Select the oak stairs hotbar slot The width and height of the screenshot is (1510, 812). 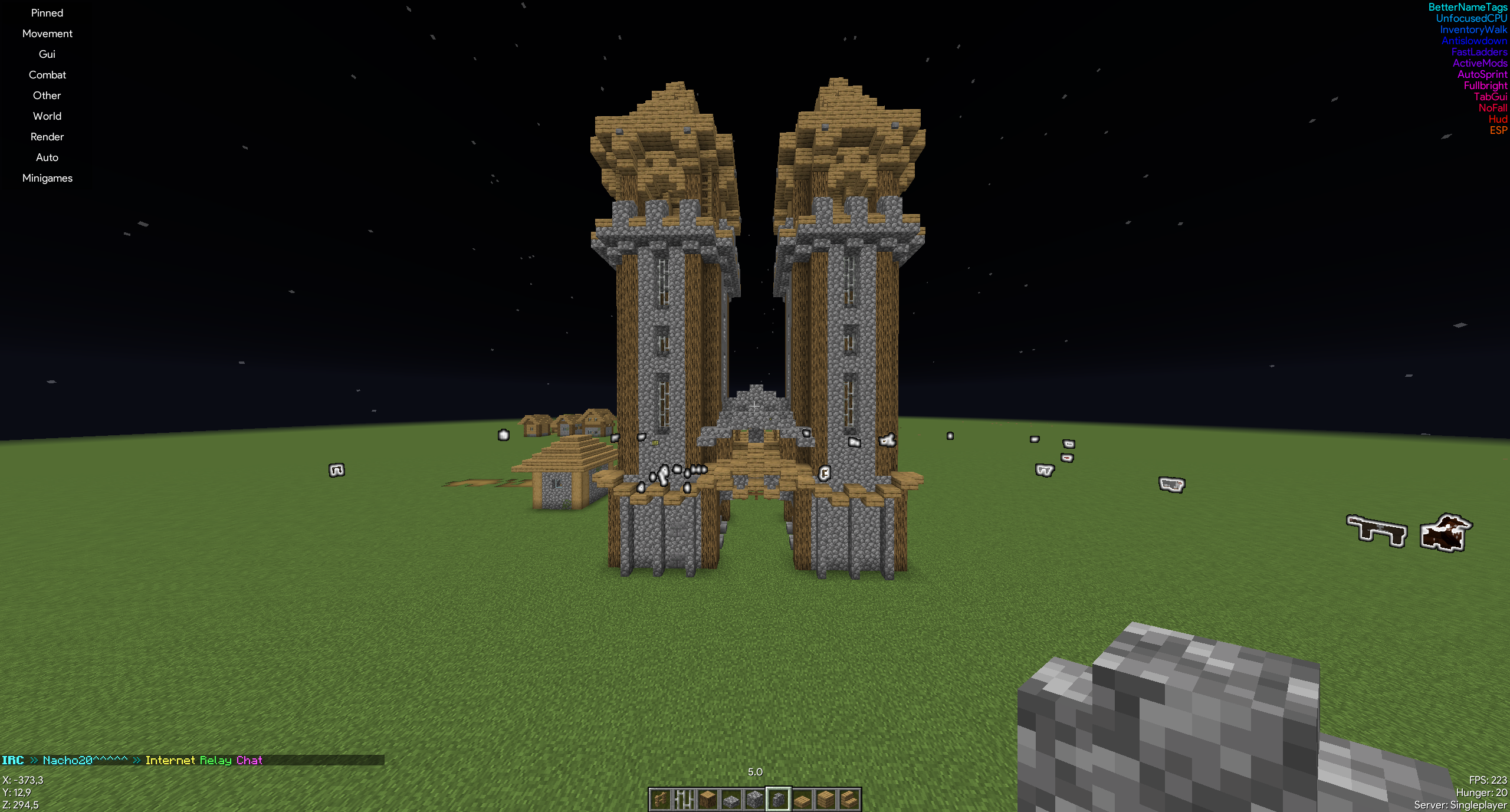[x=849, y=800]
